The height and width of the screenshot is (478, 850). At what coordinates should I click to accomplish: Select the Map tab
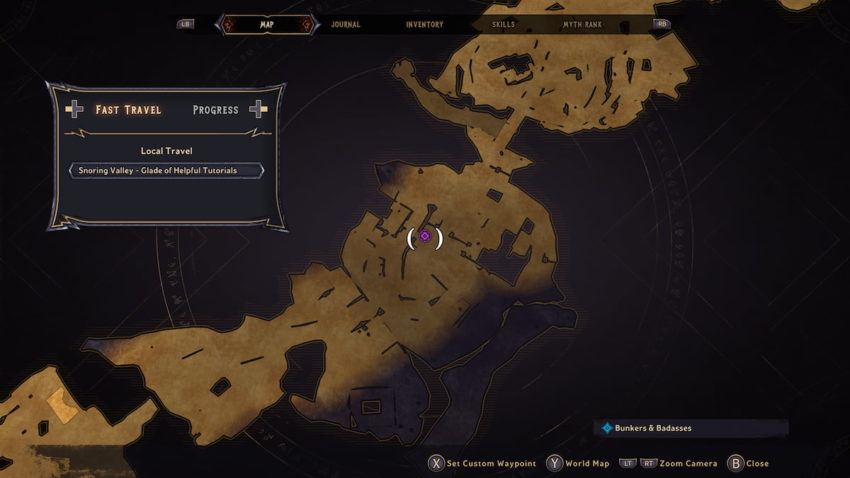pos(267,24)
